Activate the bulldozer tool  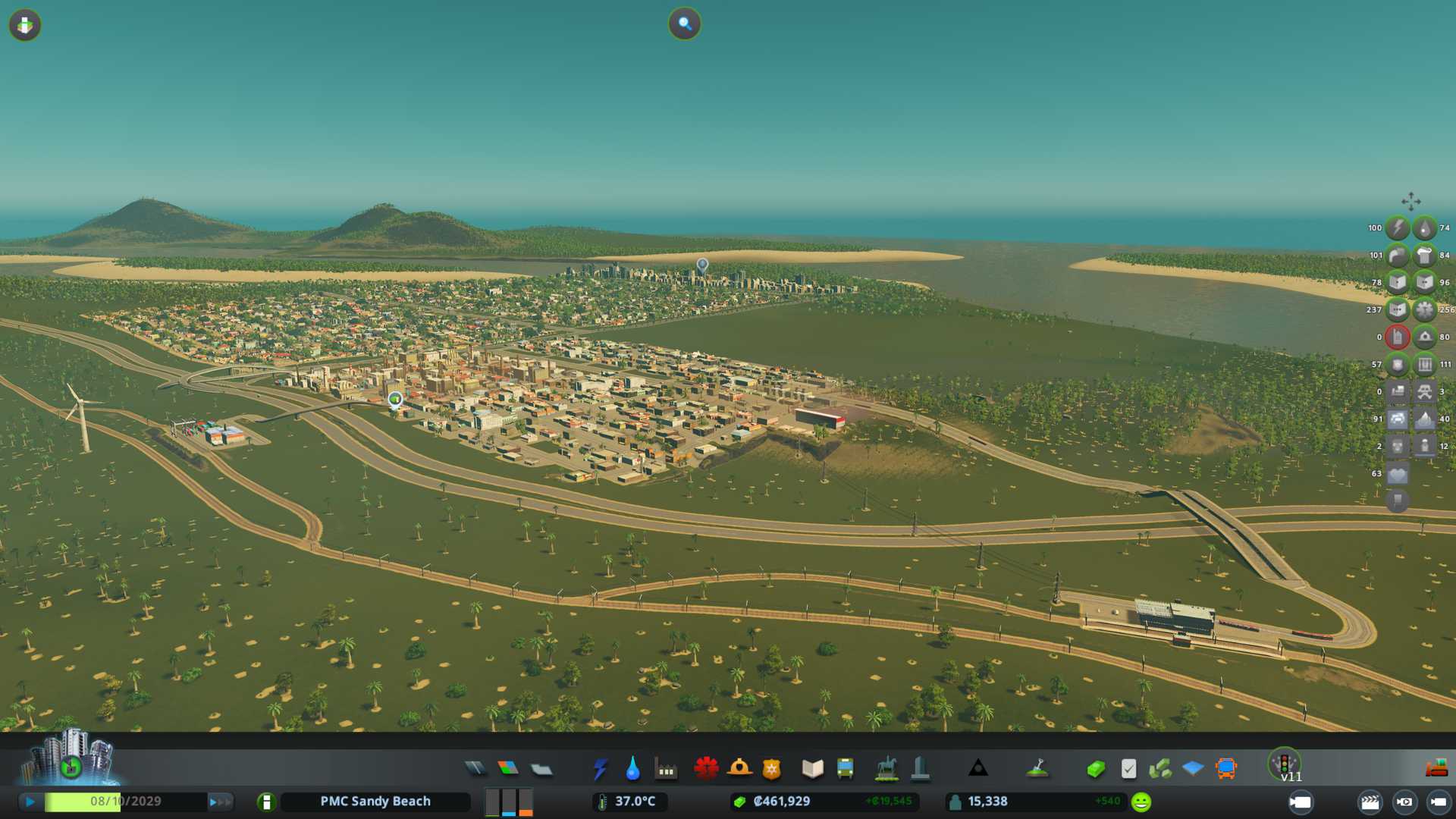(x=1436, y=769)
